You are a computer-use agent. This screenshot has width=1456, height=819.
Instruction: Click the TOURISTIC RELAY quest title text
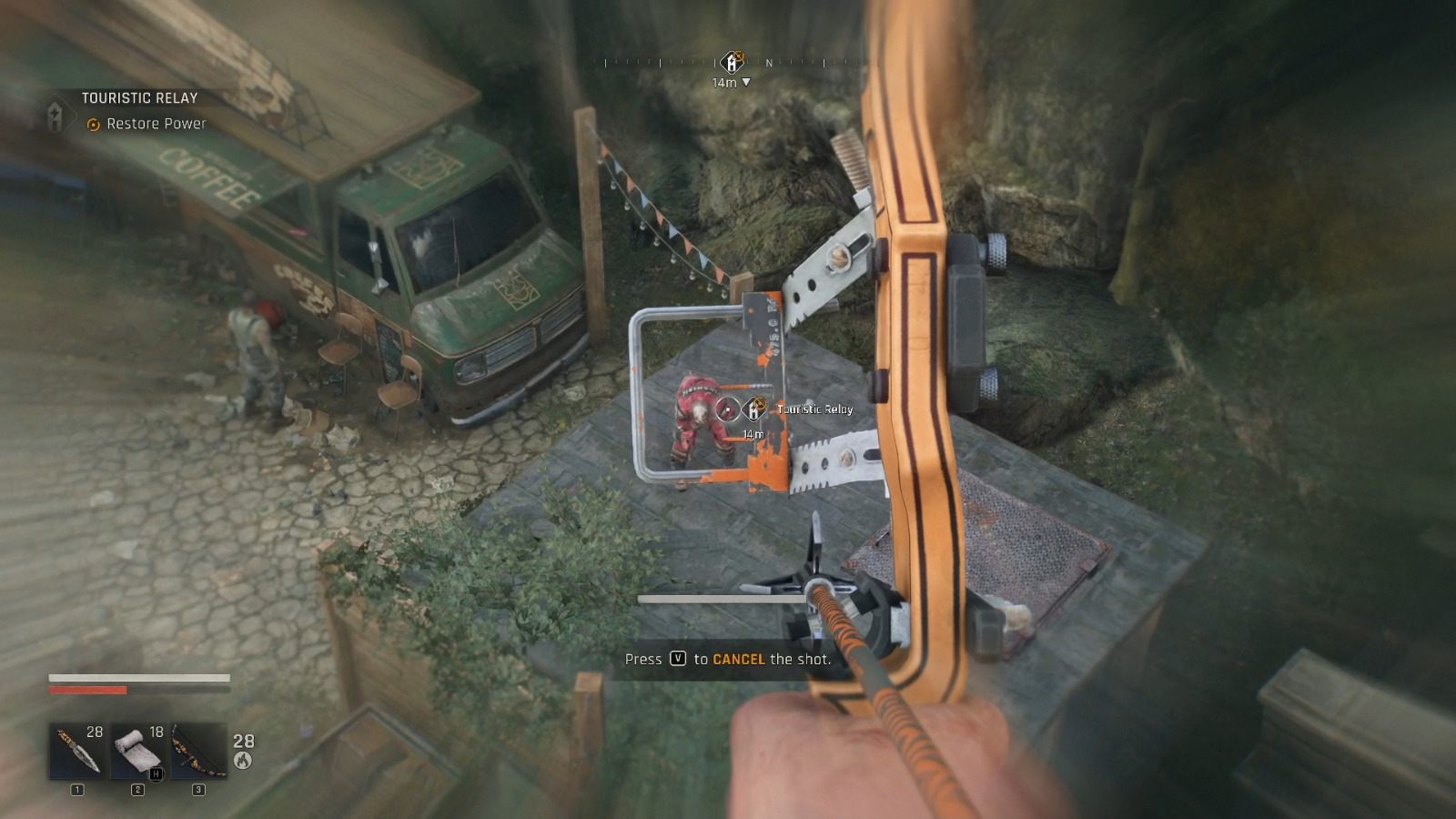[x=140, y=98]
